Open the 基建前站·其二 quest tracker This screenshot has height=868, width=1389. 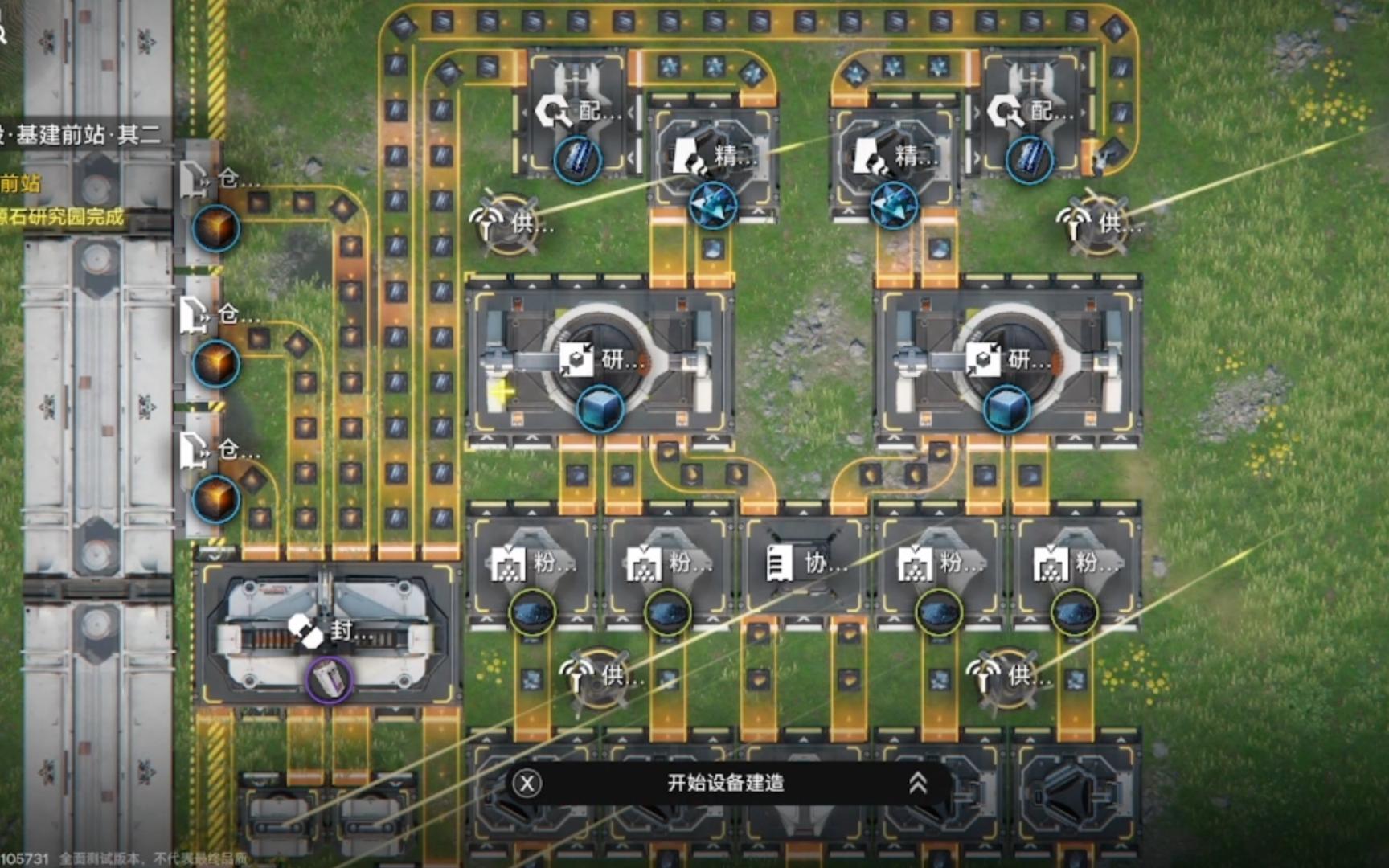(x=80, y=134)
